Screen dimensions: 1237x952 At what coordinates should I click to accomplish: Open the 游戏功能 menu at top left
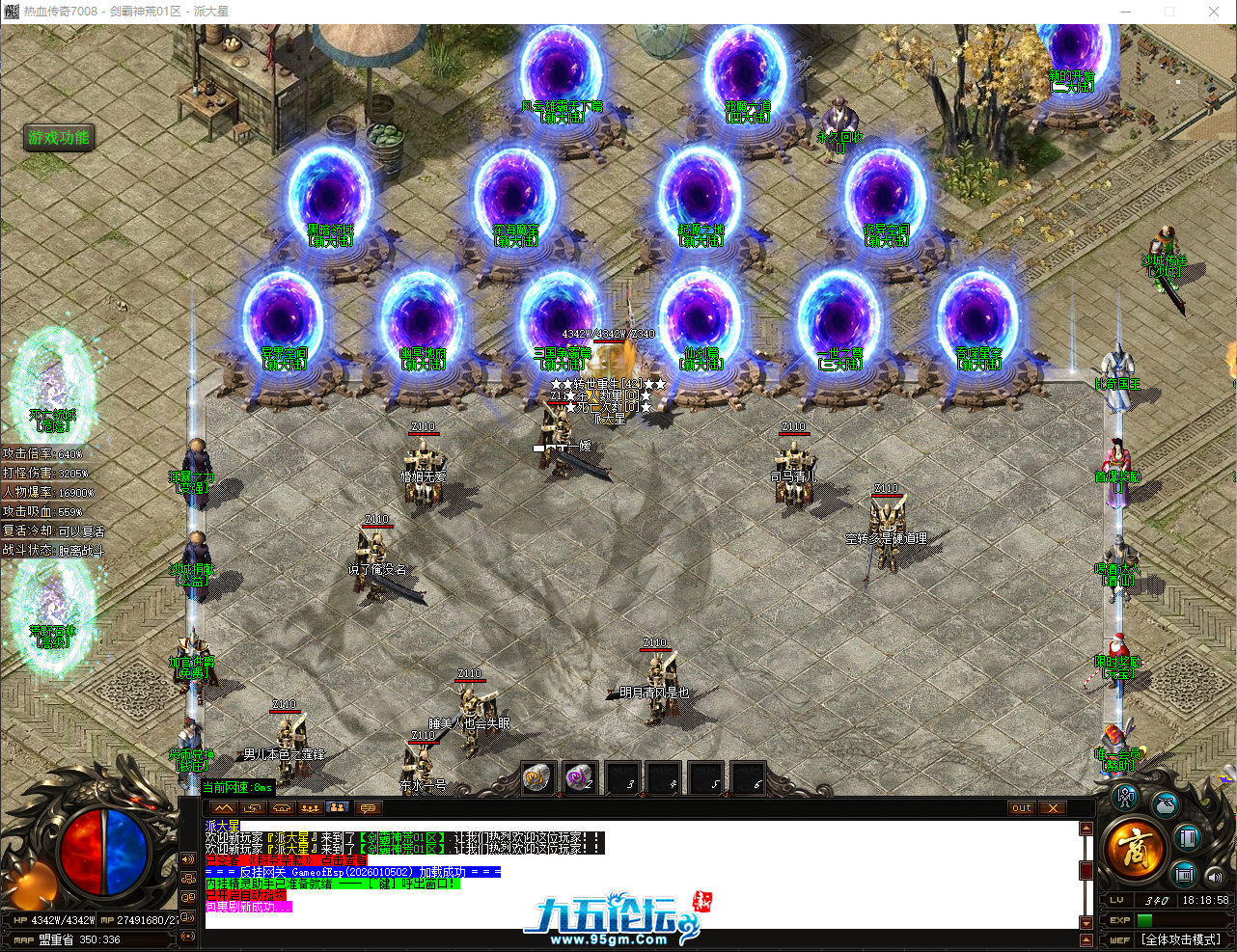tap(58, 138)
